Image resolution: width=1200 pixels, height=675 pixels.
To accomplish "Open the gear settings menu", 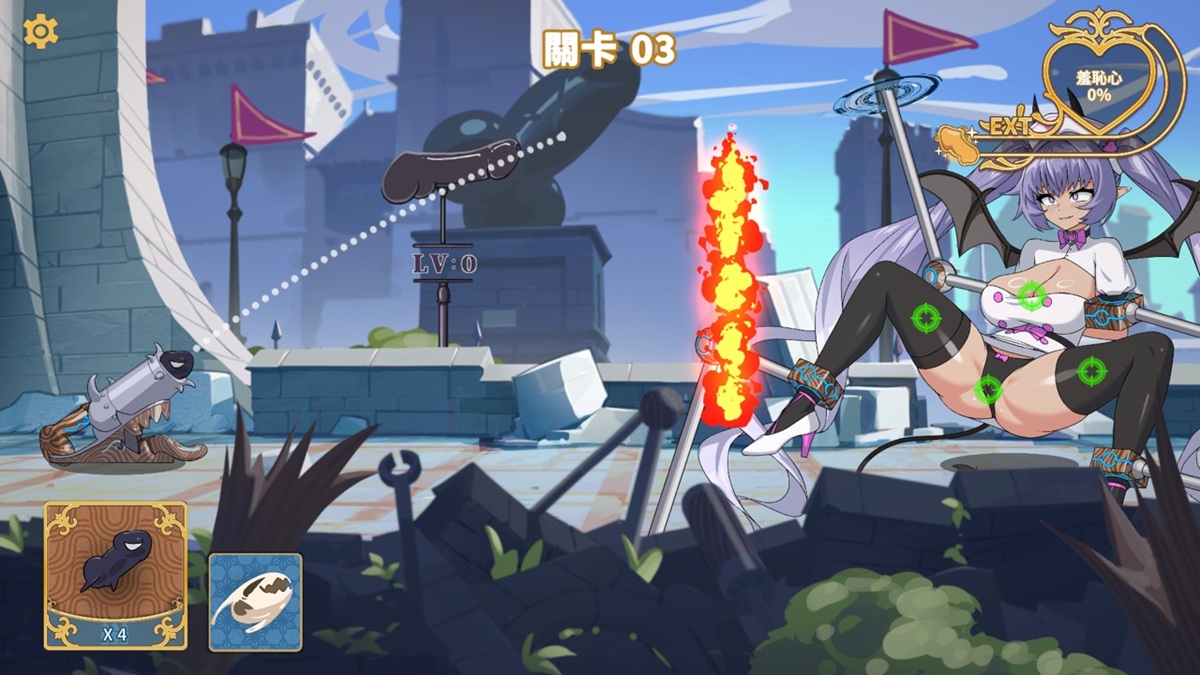I will pos(41,32).
